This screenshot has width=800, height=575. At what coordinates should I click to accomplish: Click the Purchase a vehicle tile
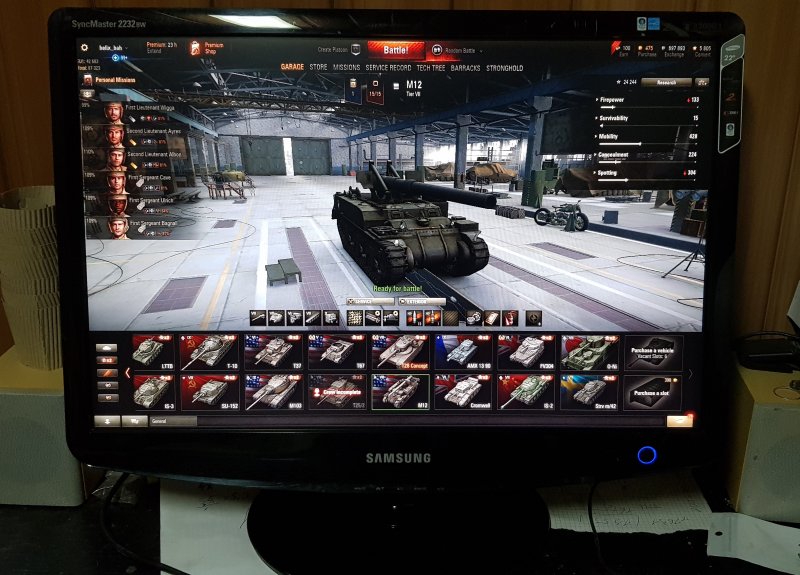click(x=652, y=352)
